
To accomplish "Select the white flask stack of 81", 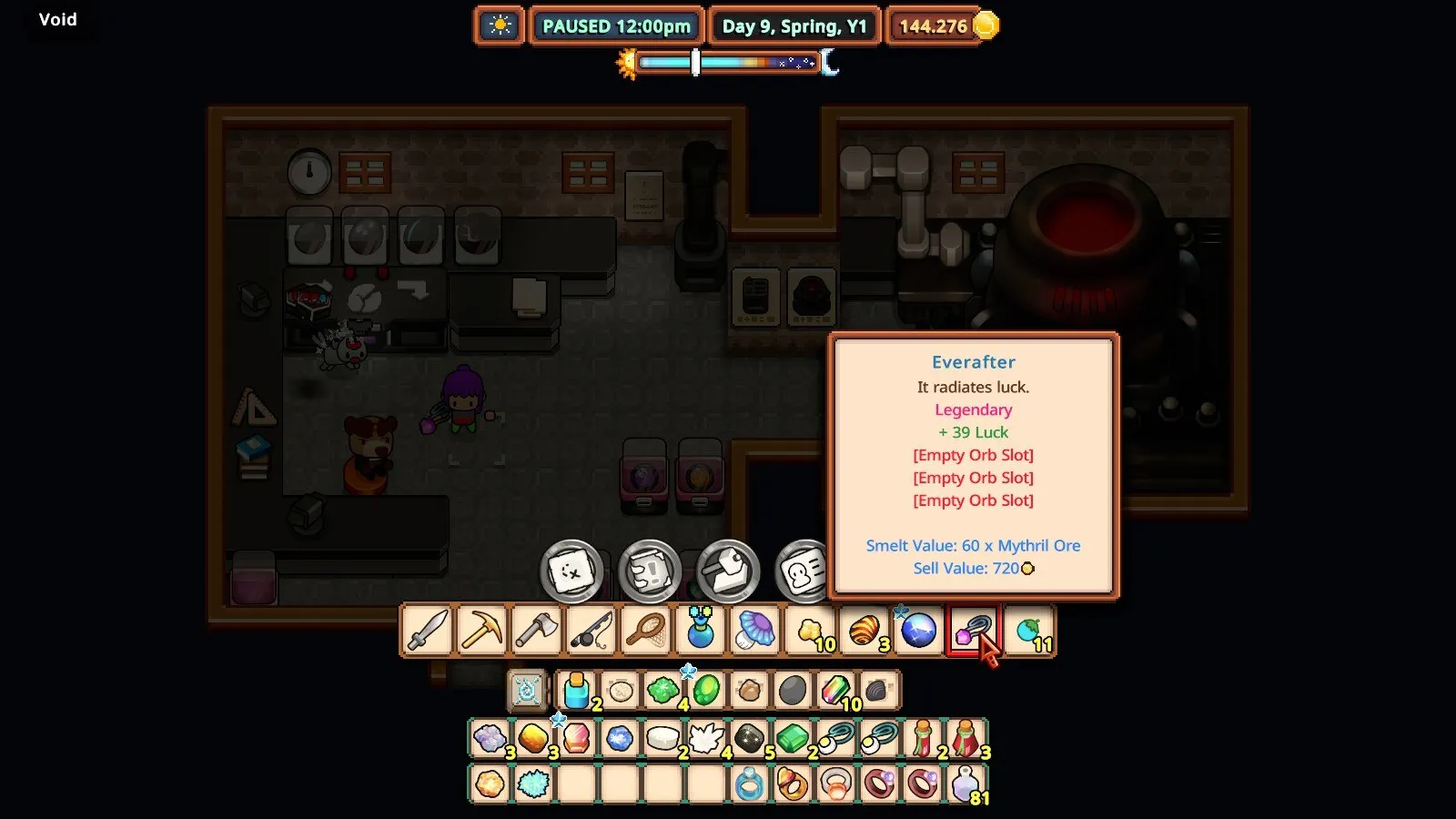I will coord(966,784).
